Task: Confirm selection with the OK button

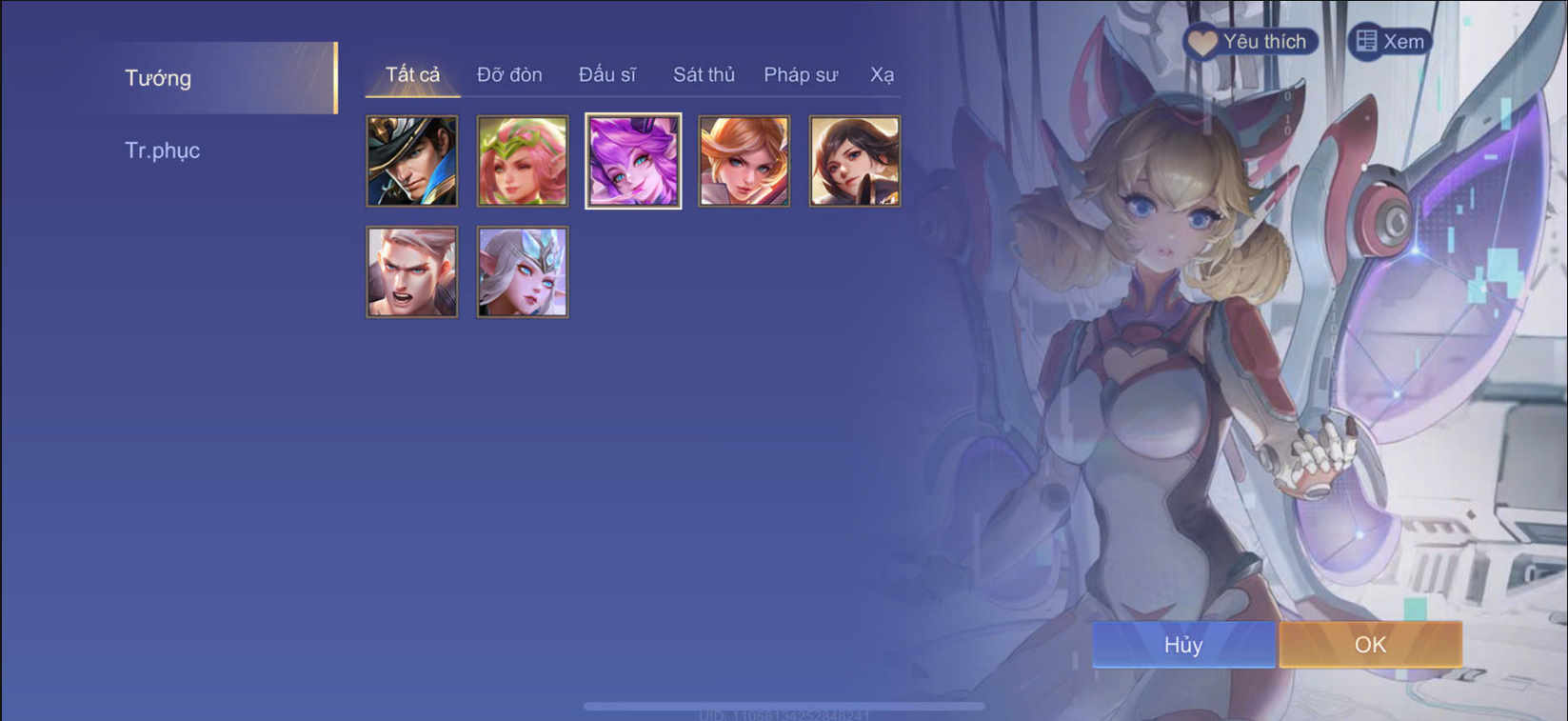Action: 1371,644
